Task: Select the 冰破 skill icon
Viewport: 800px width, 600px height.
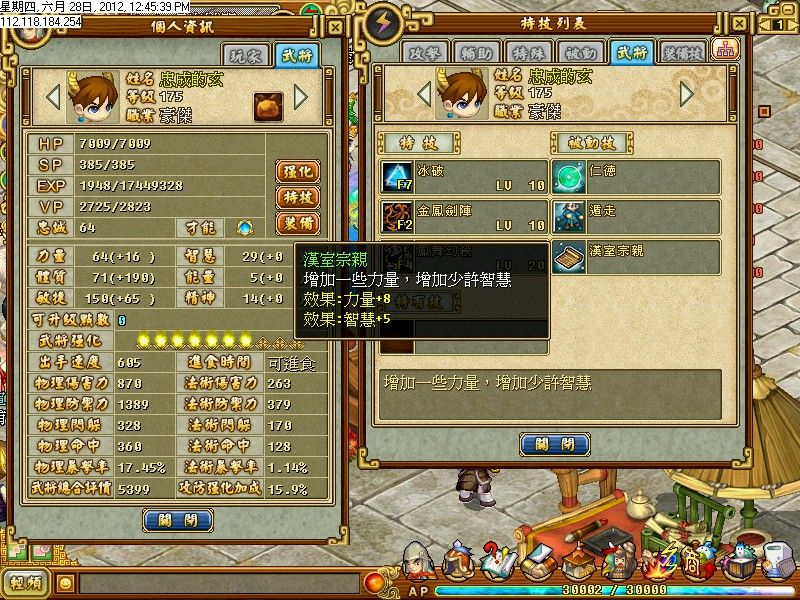Action: click(x=398, y=177)
